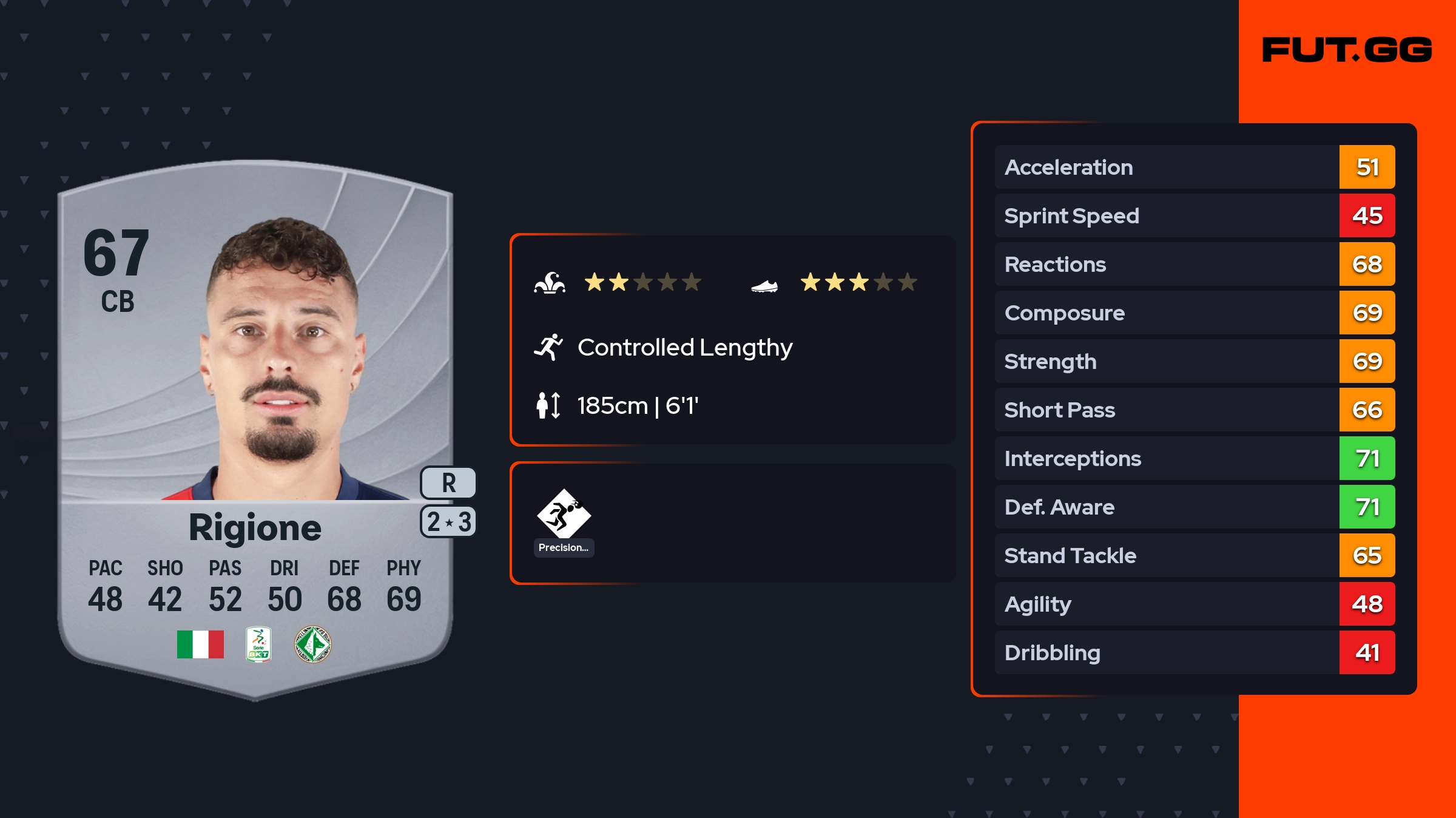This screenshot has height=818, width=1456.
Task: Select the Strength stat row
Action: pos(1195,361)
